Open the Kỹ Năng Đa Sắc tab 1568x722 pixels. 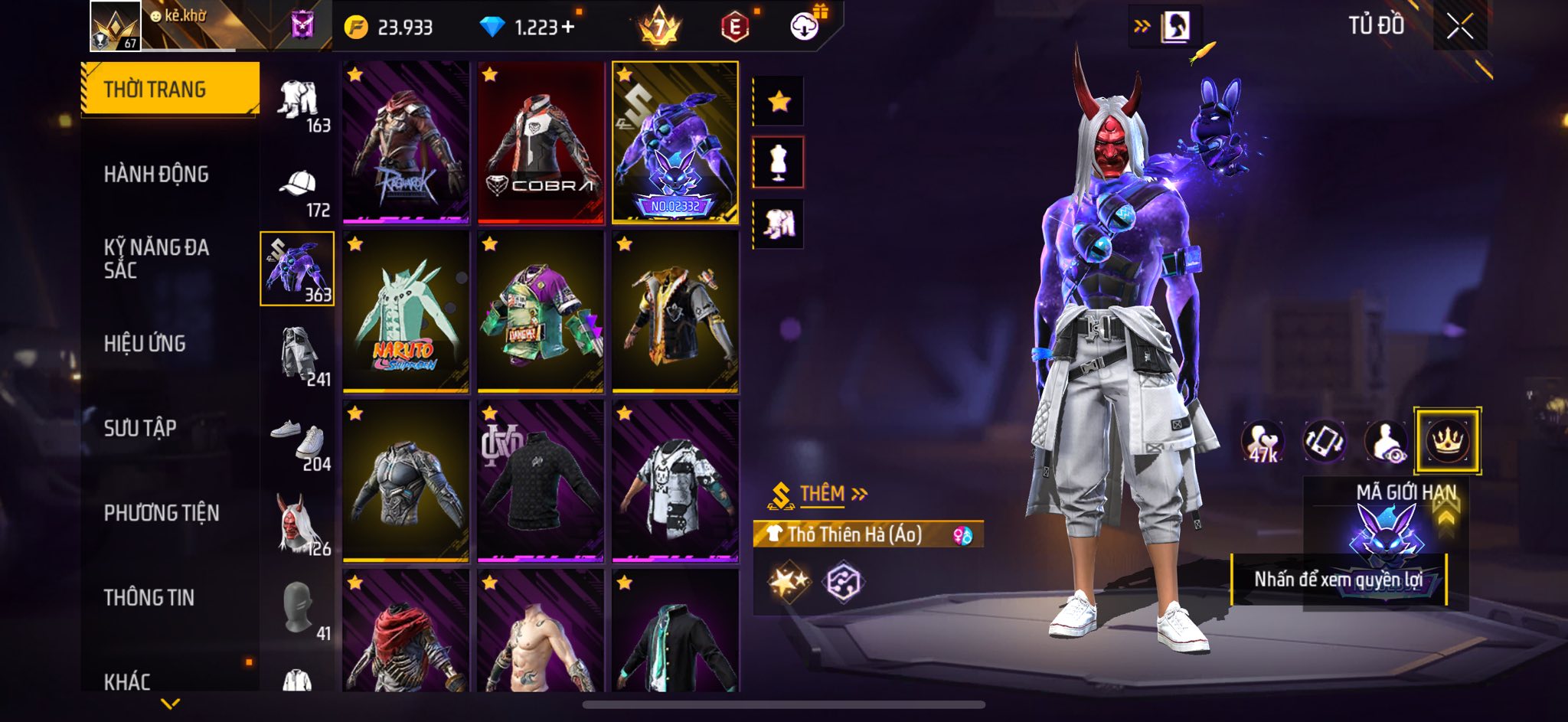(x=156, y=259)
